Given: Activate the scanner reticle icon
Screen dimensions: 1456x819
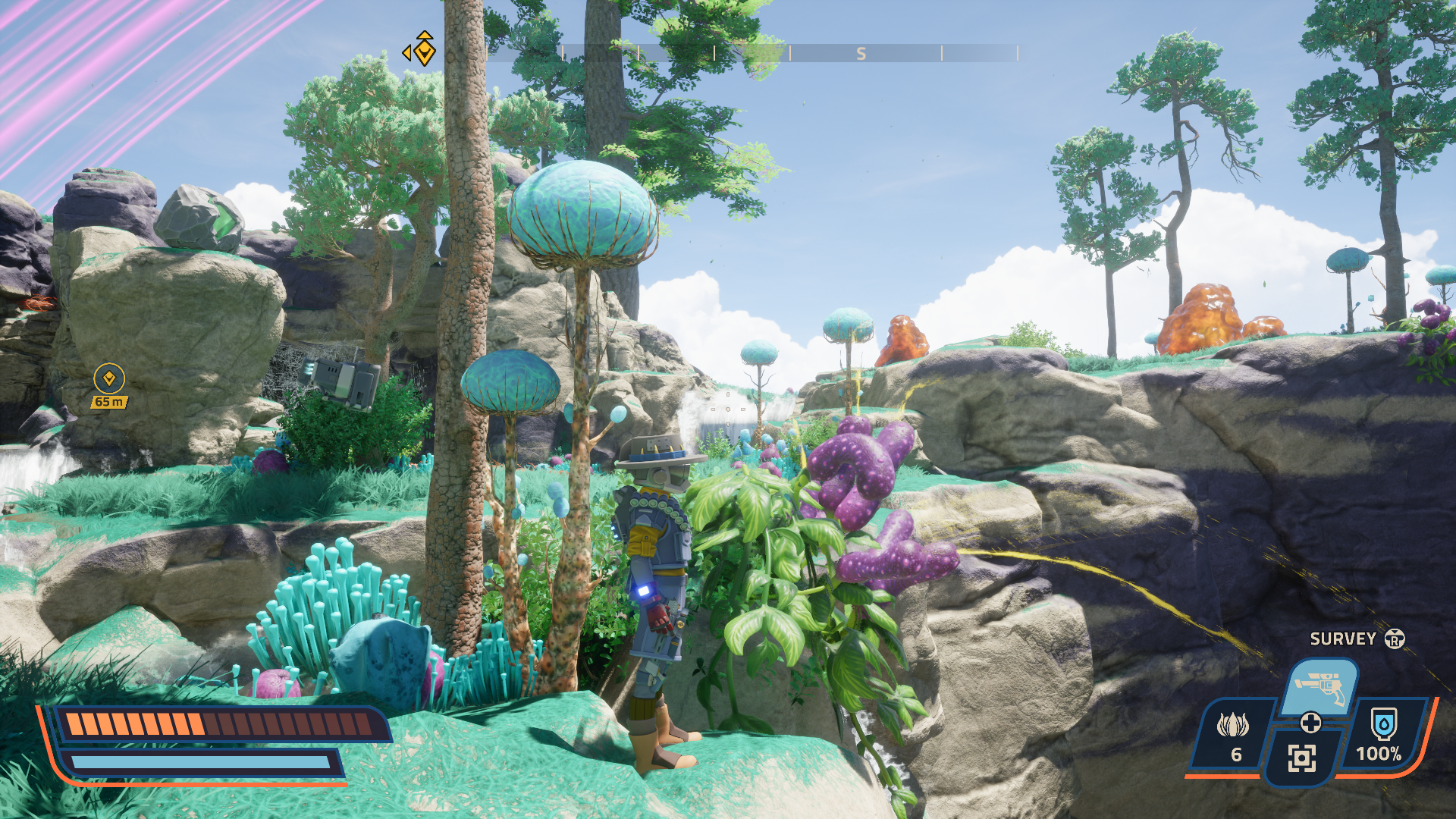Looking at the screenshot, I should click(1301, 758).
